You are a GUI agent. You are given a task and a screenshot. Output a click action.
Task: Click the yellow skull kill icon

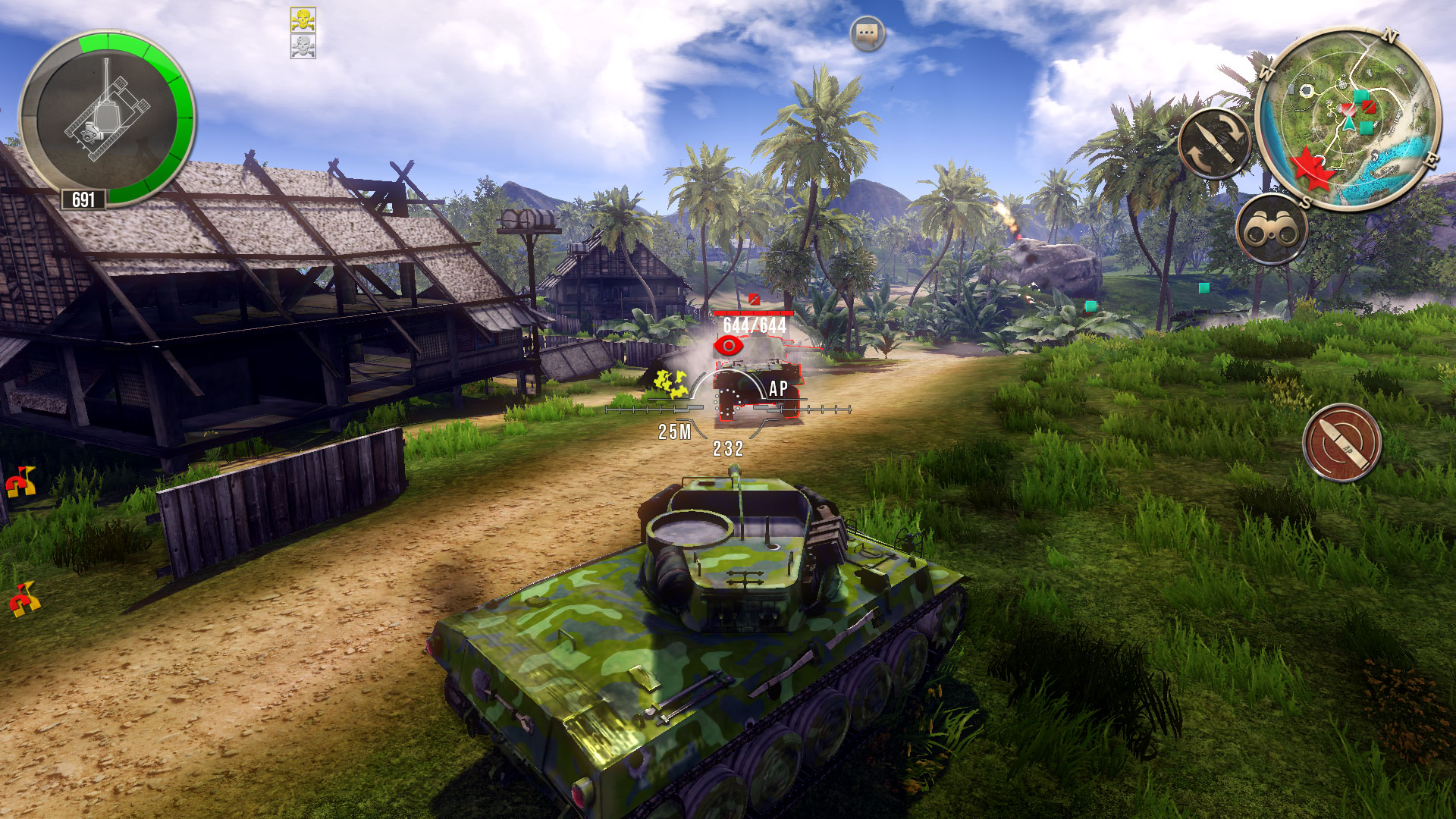click(303, 20)
